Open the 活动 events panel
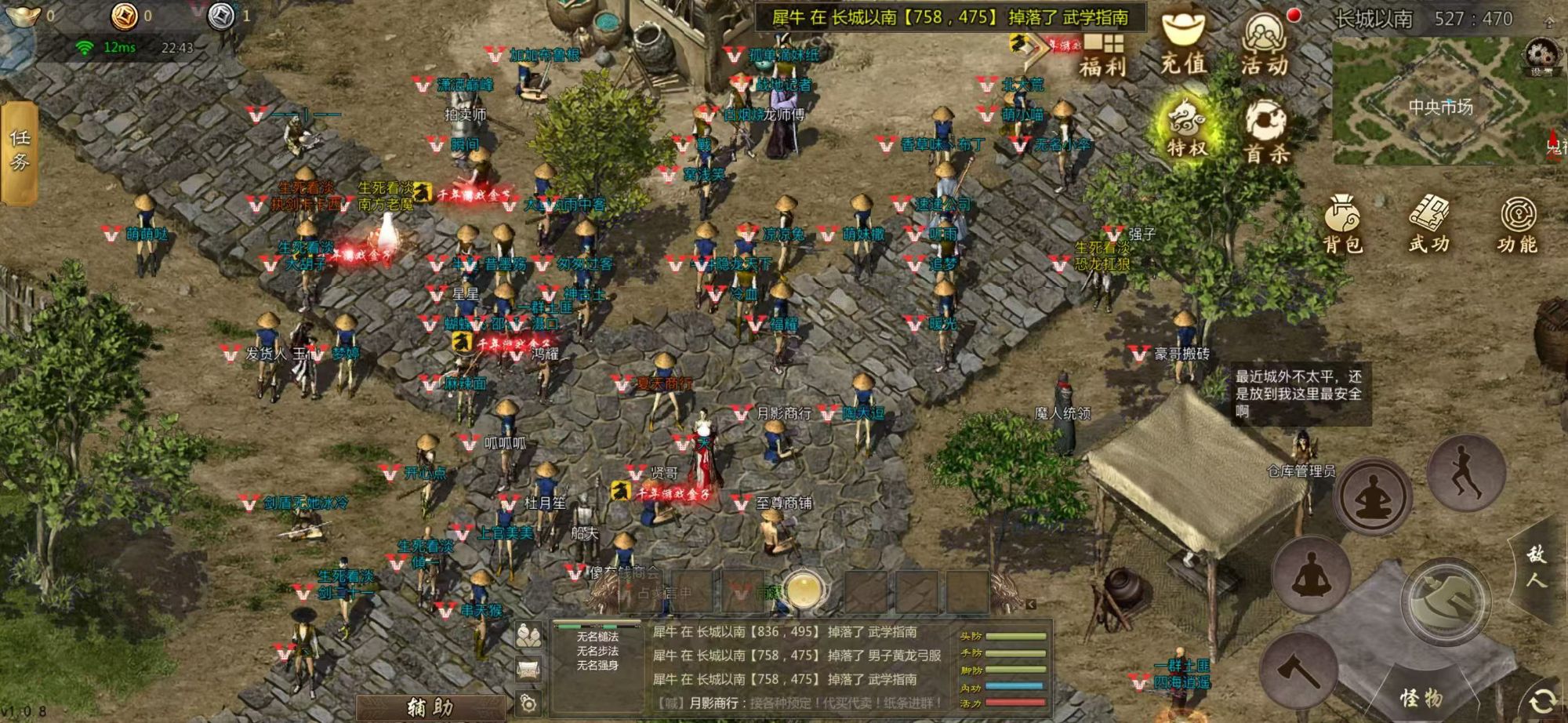The width and height of the screenshot is (1568, 723). pyautogui.click(x=1265, y=45)
